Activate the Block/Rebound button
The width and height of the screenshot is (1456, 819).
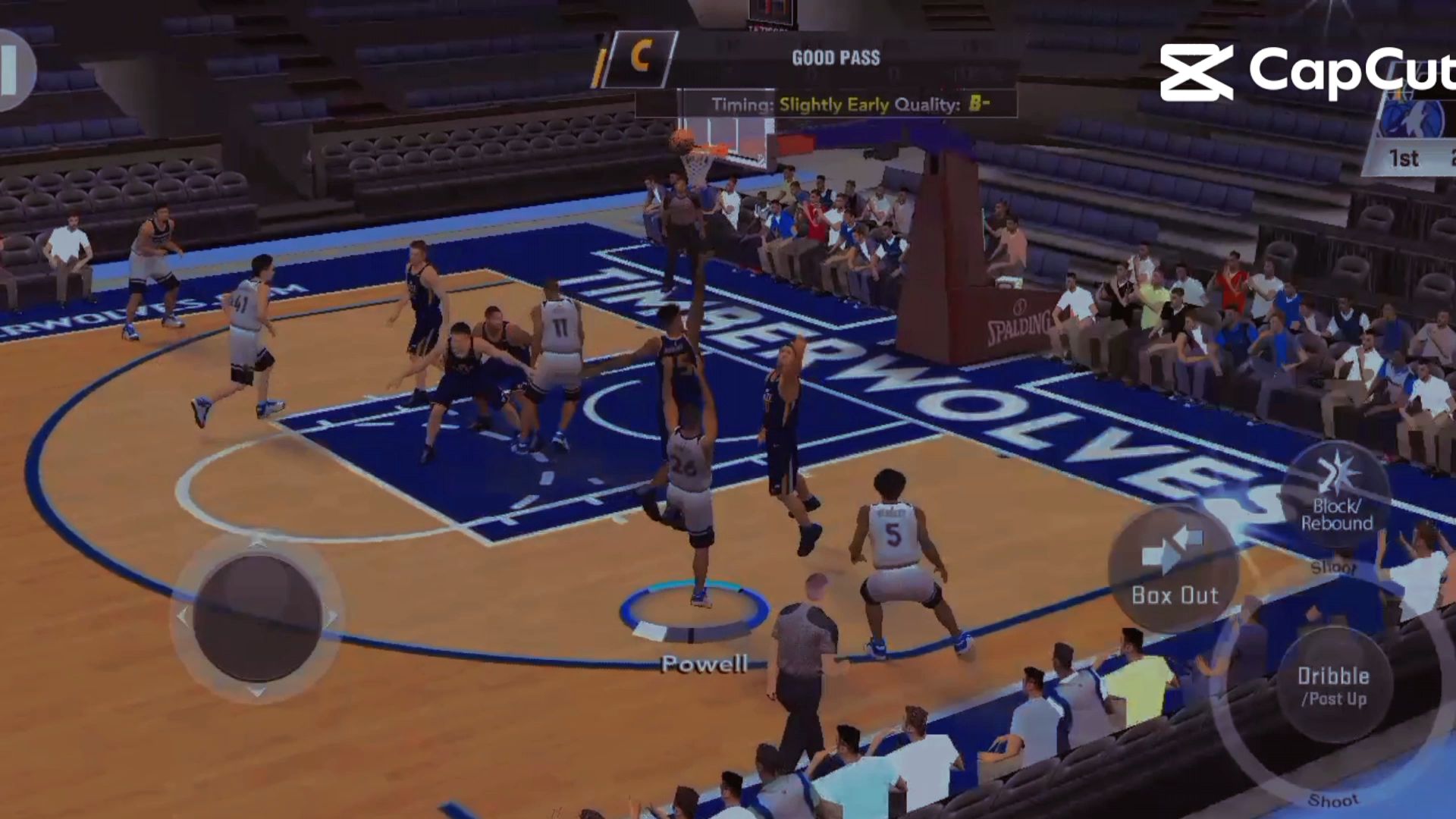[x=1336, y=497]
